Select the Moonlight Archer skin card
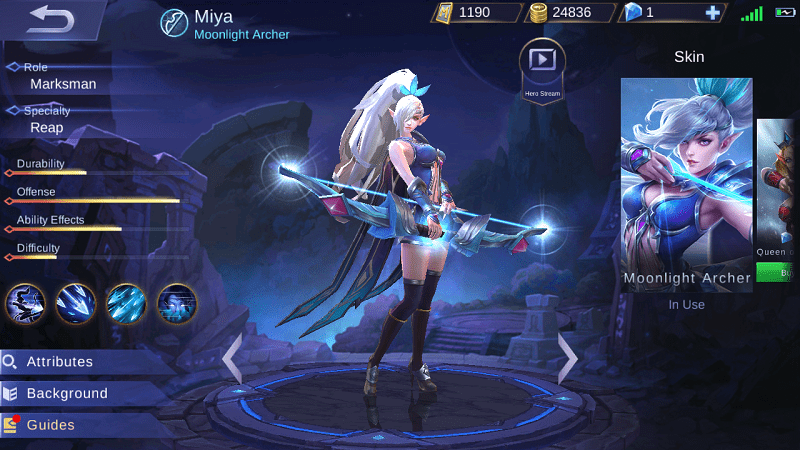This screenshot has height=450, width=800. (686, 185)
